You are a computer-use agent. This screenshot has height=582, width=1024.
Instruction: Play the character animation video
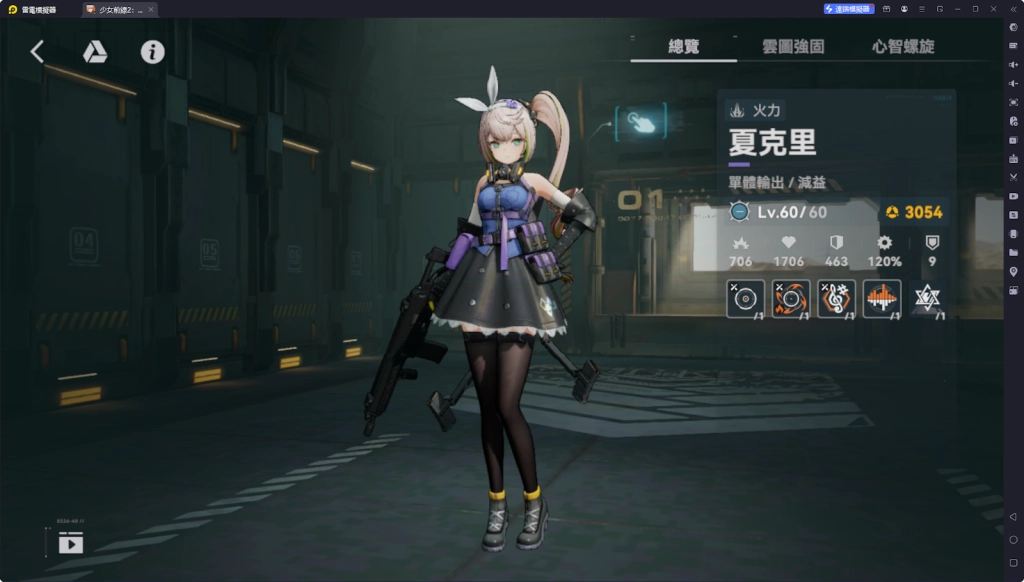pyautogui.click(x=71, y=543)
